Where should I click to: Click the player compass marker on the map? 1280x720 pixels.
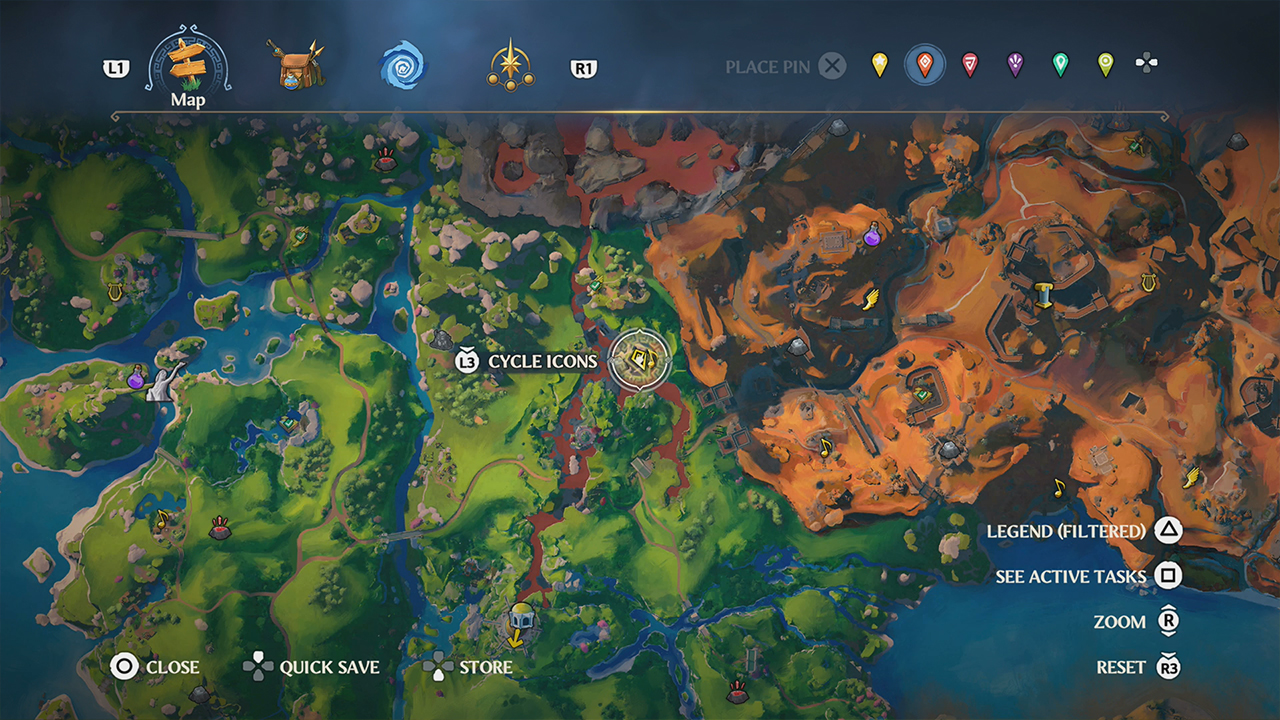tap(640, 361)
